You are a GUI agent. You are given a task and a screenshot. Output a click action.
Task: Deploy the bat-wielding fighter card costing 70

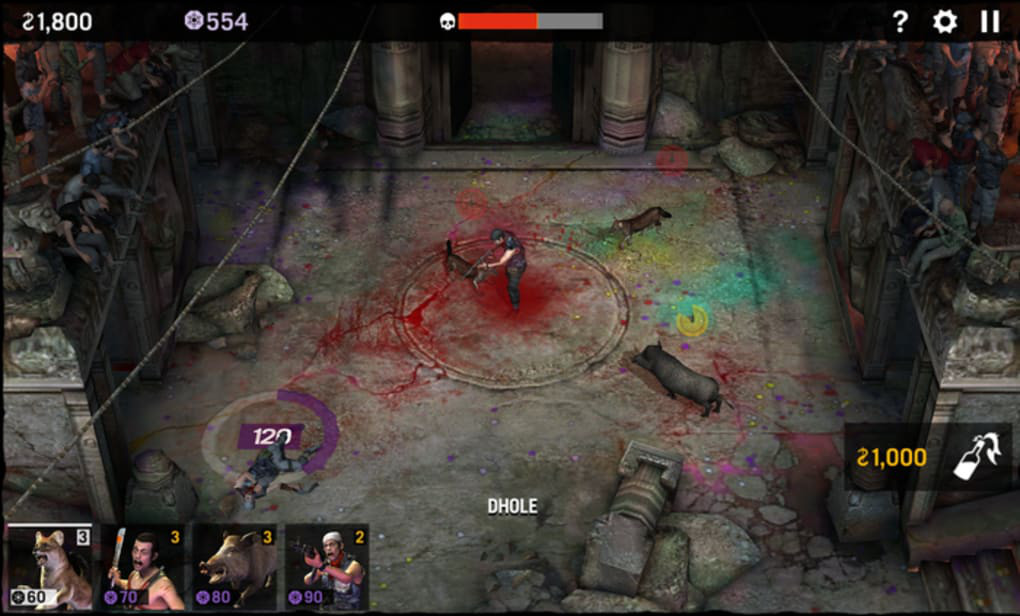[x=142, y=567]
